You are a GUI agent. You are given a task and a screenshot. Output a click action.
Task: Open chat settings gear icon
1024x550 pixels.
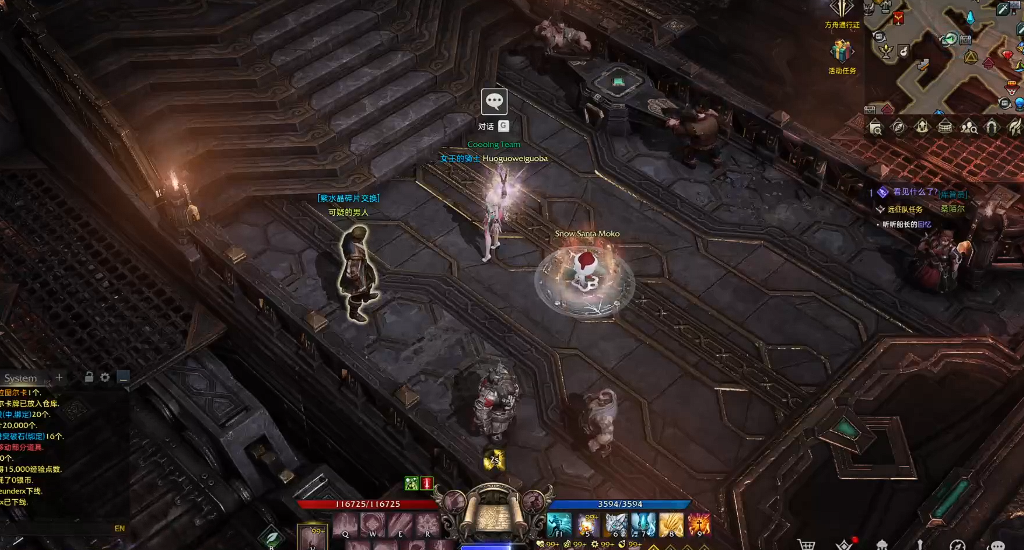(x=105, y=377)
